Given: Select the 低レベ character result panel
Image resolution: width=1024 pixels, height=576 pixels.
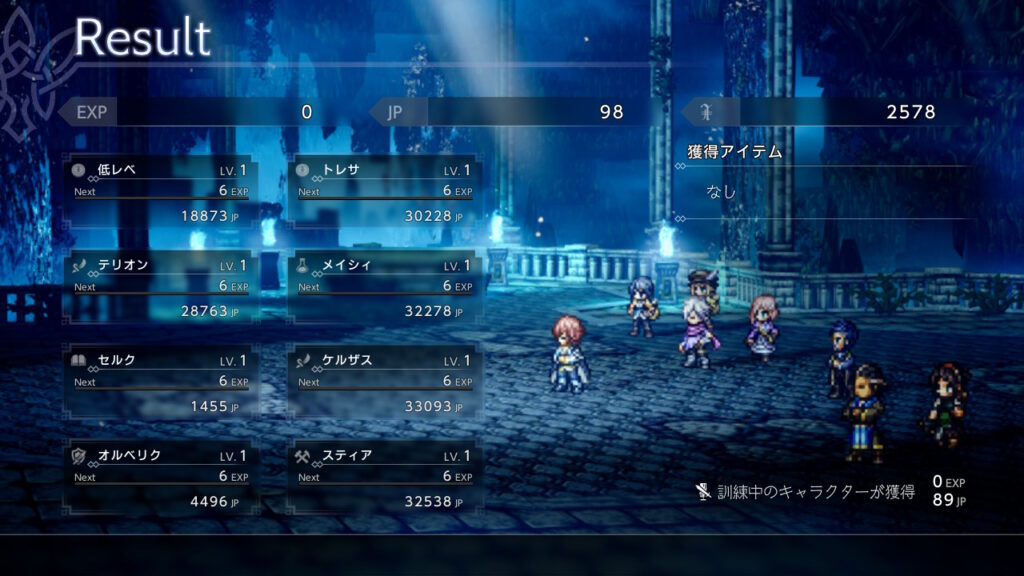Looking at the screenshot, I should 160,191.
